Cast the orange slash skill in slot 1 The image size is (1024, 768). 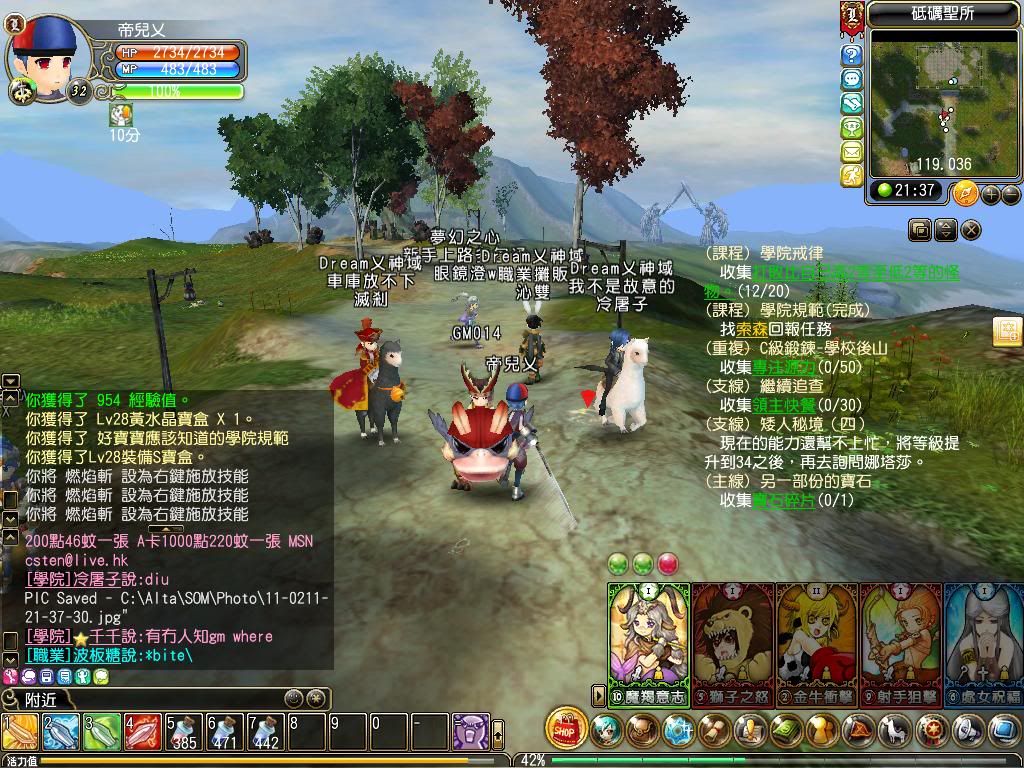(x=20, y=732)
